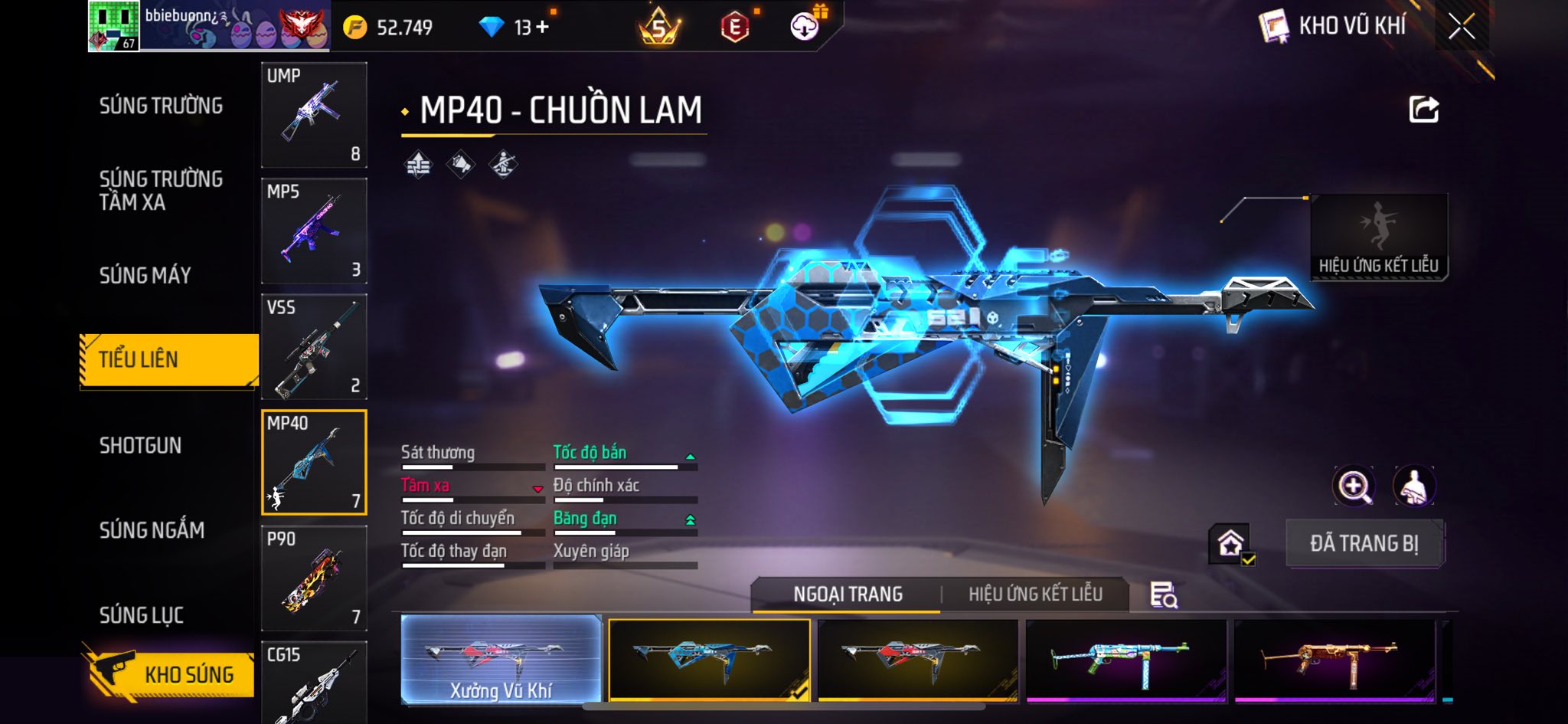Zoom in with the magnifier icon
The height and width of the screenshot is (724, 1568).
(1354, 486)
